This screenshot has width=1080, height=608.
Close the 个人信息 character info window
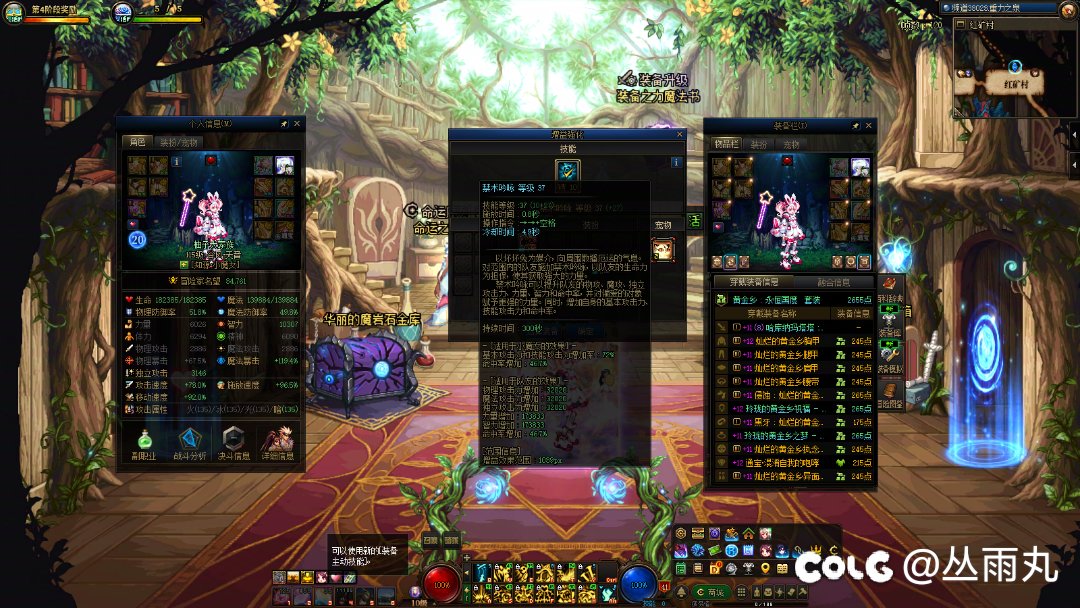coord(297,124)
